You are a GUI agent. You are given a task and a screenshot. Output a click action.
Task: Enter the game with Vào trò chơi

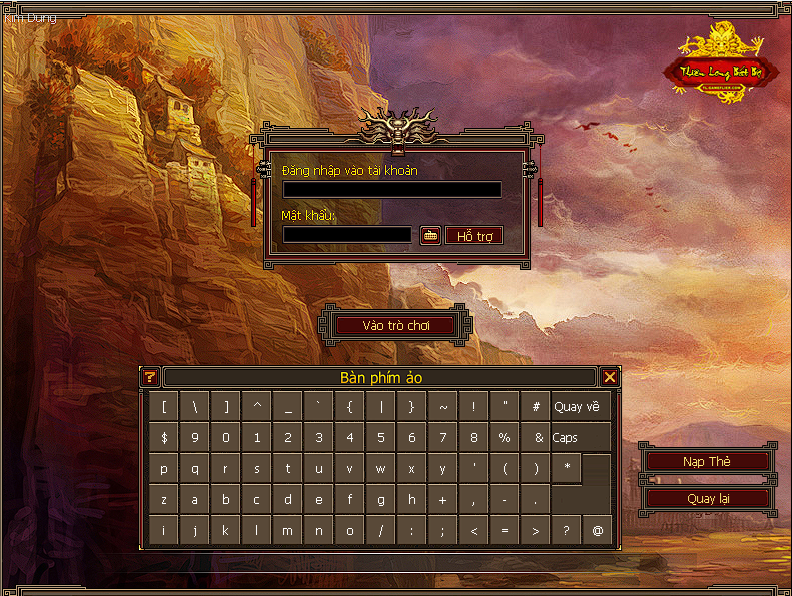[394, 325]
